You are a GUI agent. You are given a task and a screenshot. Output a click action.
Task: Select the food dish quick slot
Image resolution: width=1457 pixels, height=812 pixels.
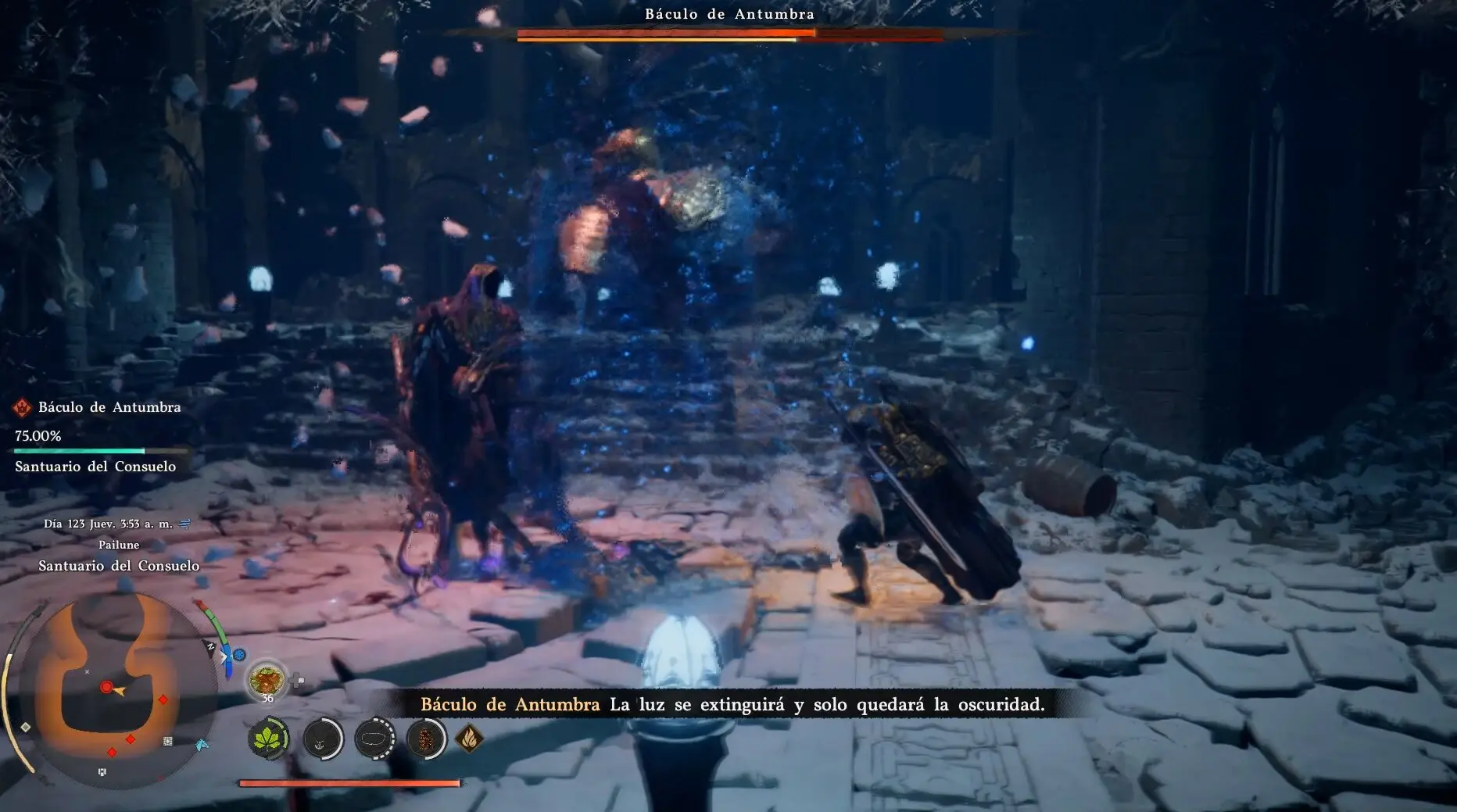coord(267,678)
